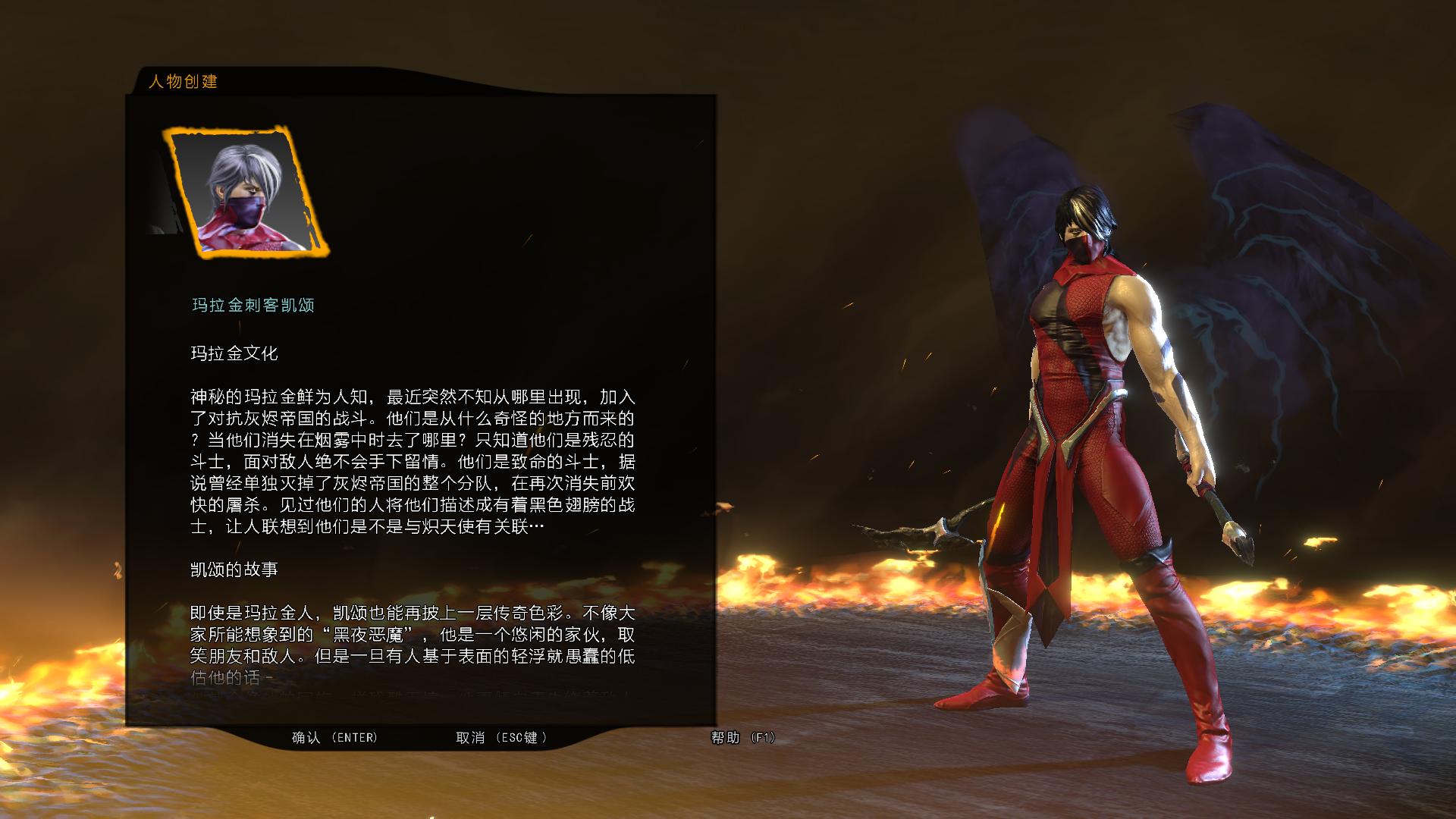The image size is (1456, 819).
Task: Confirm character with 确认 (ENTER) button
Action: [x=334, y=736]
